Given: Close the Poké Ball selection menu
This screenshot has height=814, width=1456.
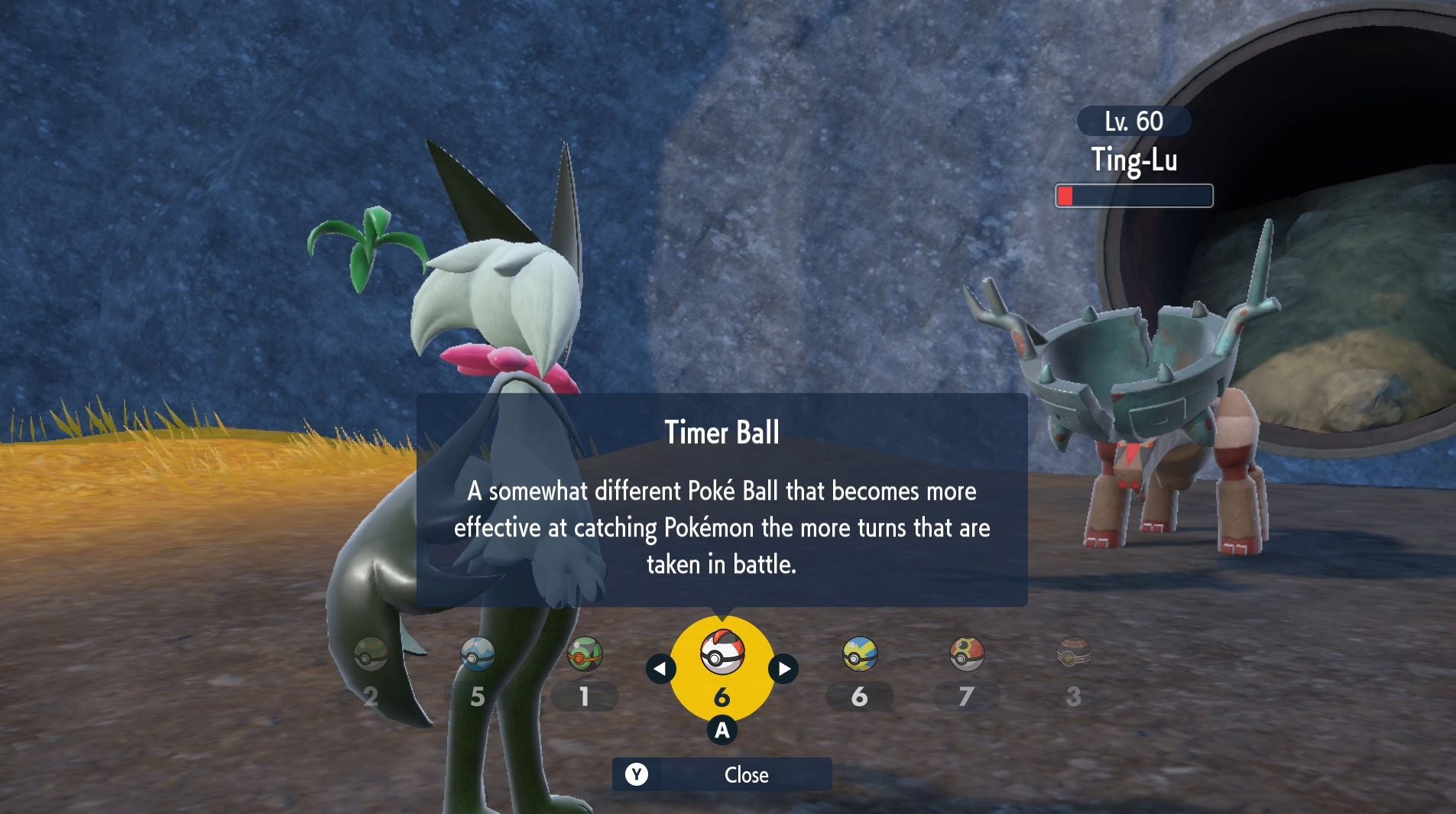Looking at the screenshot, I should coord(722,774).
